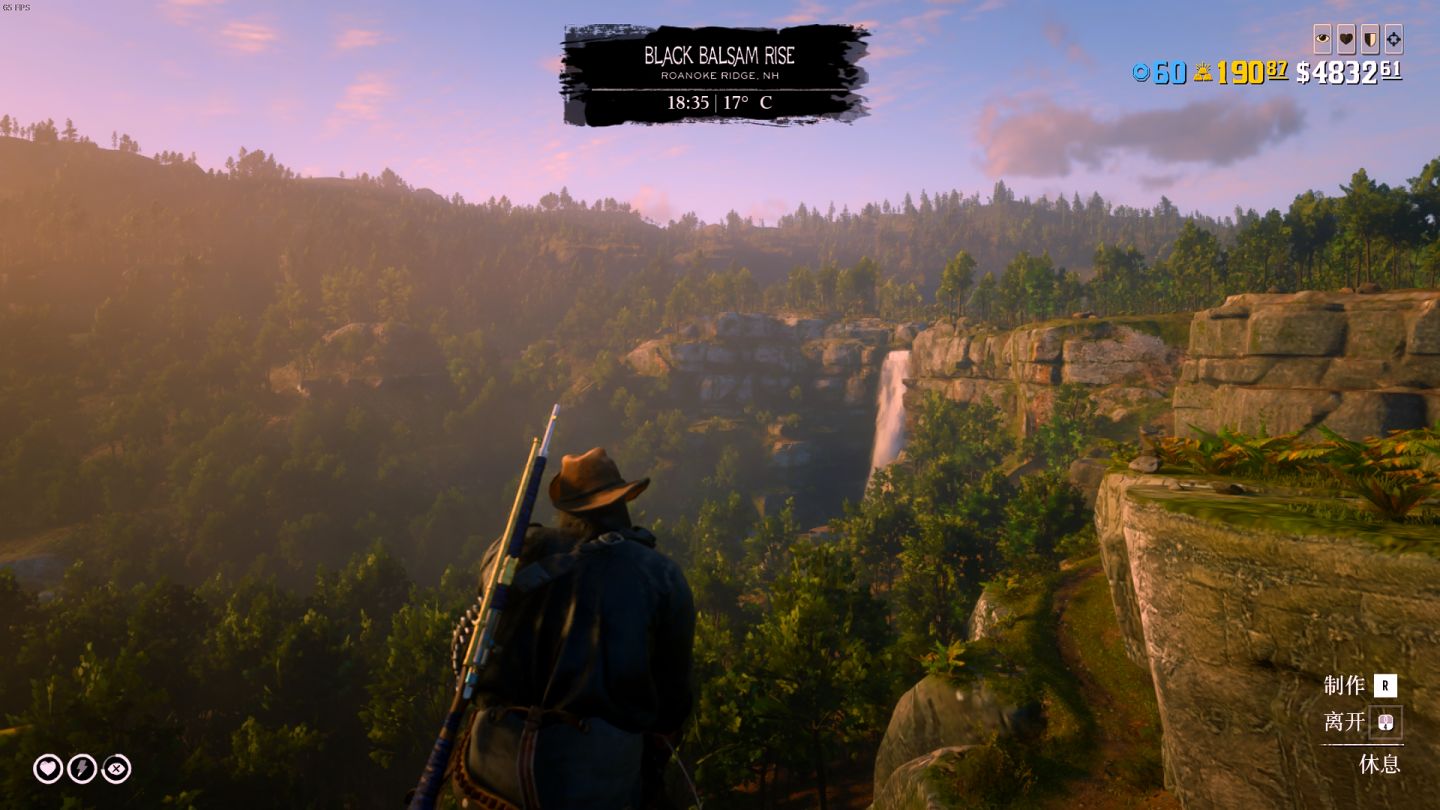The height and width of the screenshot is (810, 1440).
Task: Select the stamina core lightning icon
Action: pyautogui.click(x=82, y=768)
